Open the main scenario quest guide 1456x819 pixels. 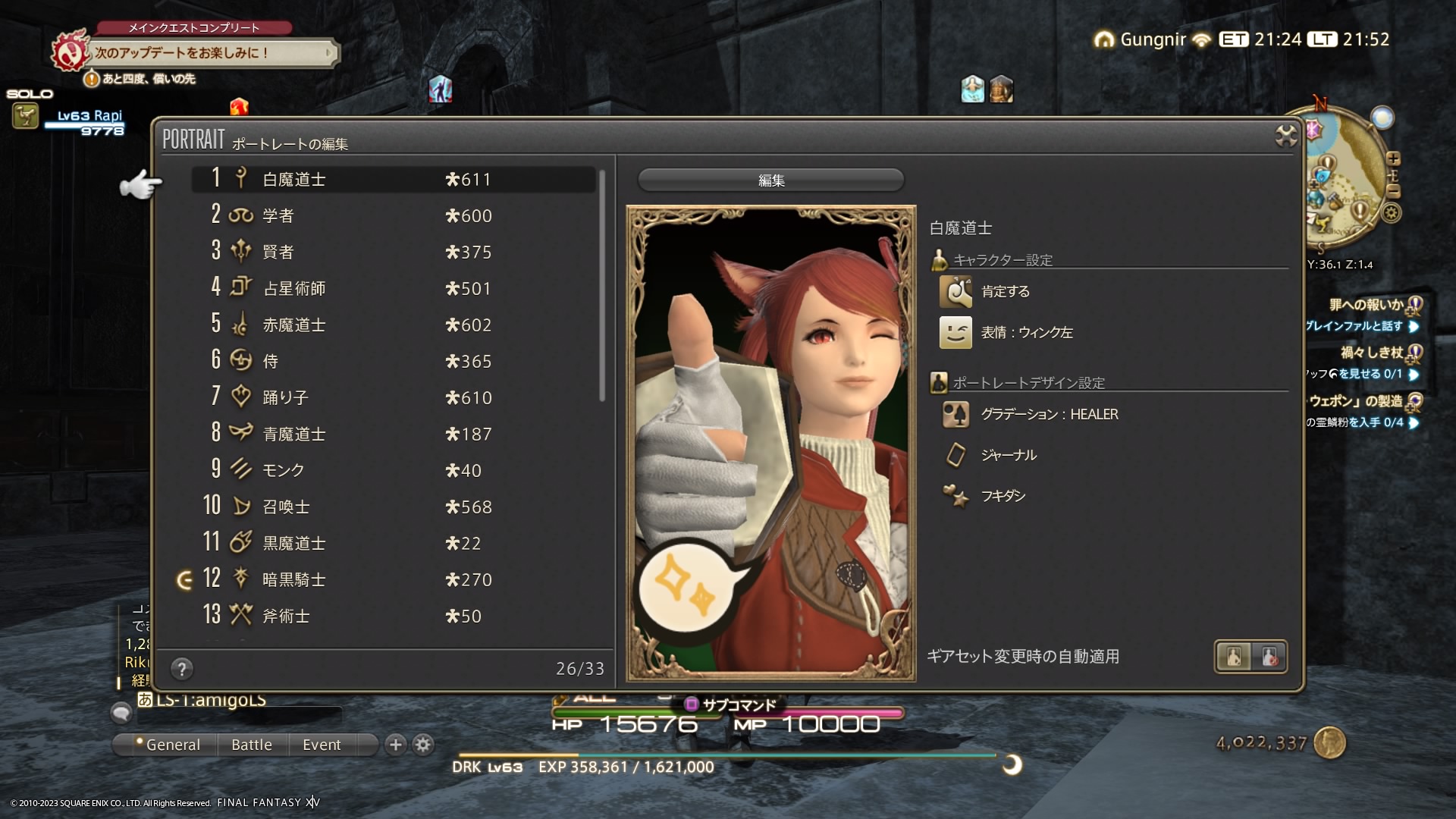click(212, 53)
